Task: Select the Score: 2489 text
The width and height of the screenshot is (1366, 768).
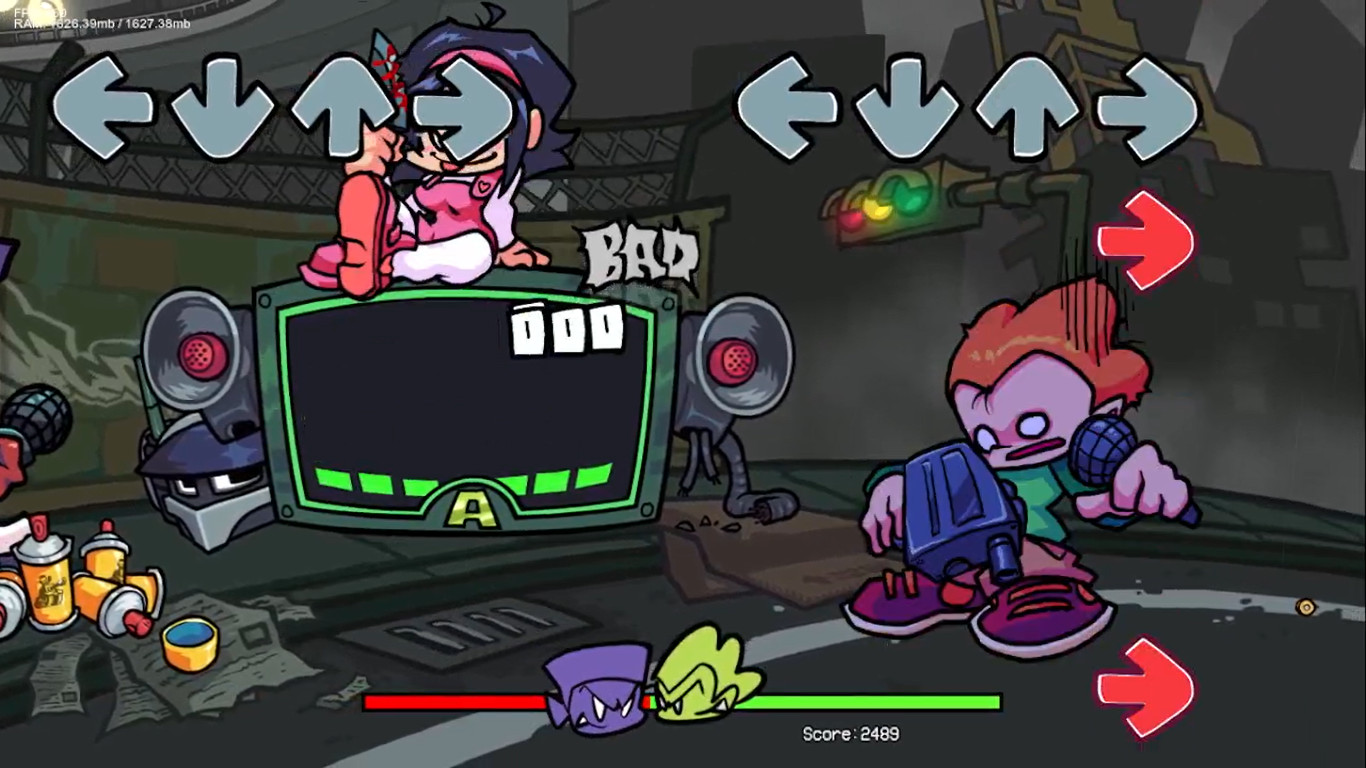Action: pyautogui.click(x=852, y=734)
